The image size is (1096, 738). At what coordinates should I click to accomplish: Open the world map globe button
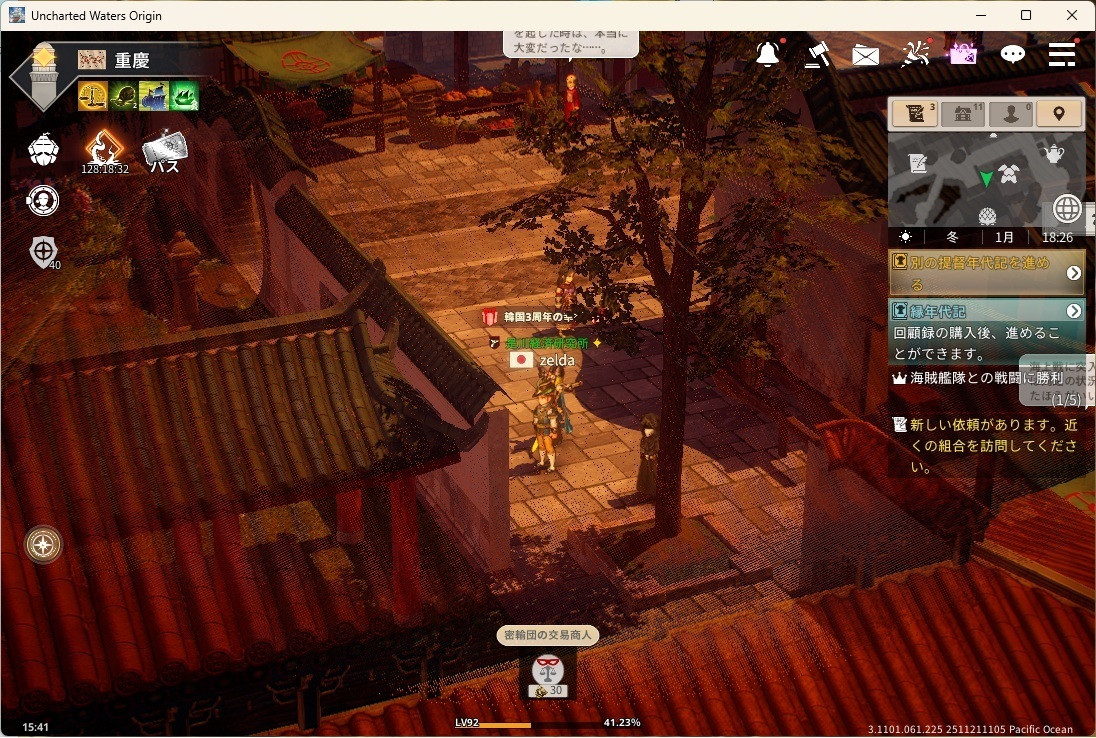pyautogui.click(x=1067, y=209)
